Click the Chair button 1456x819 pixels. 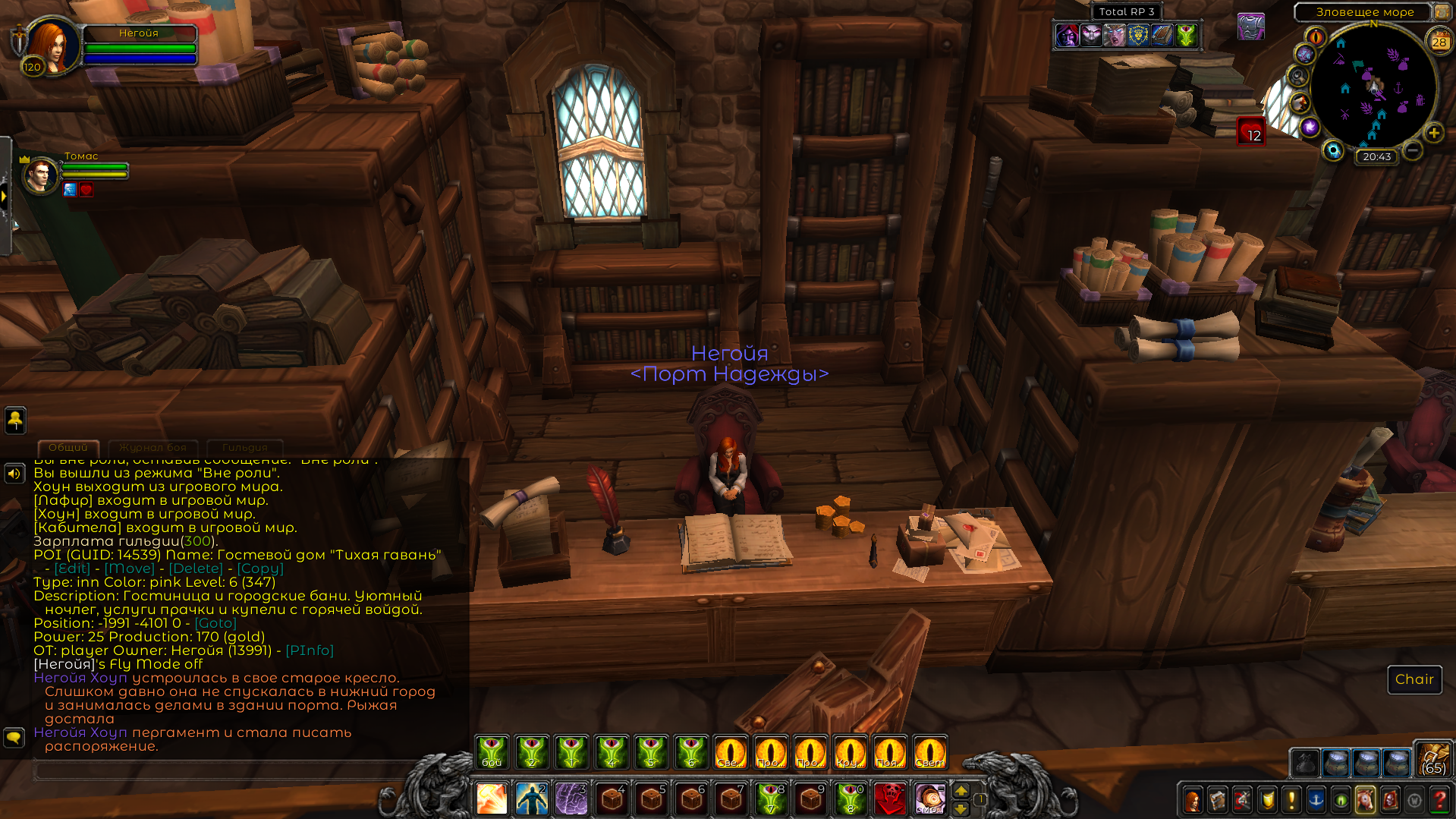pos(1414,679)
